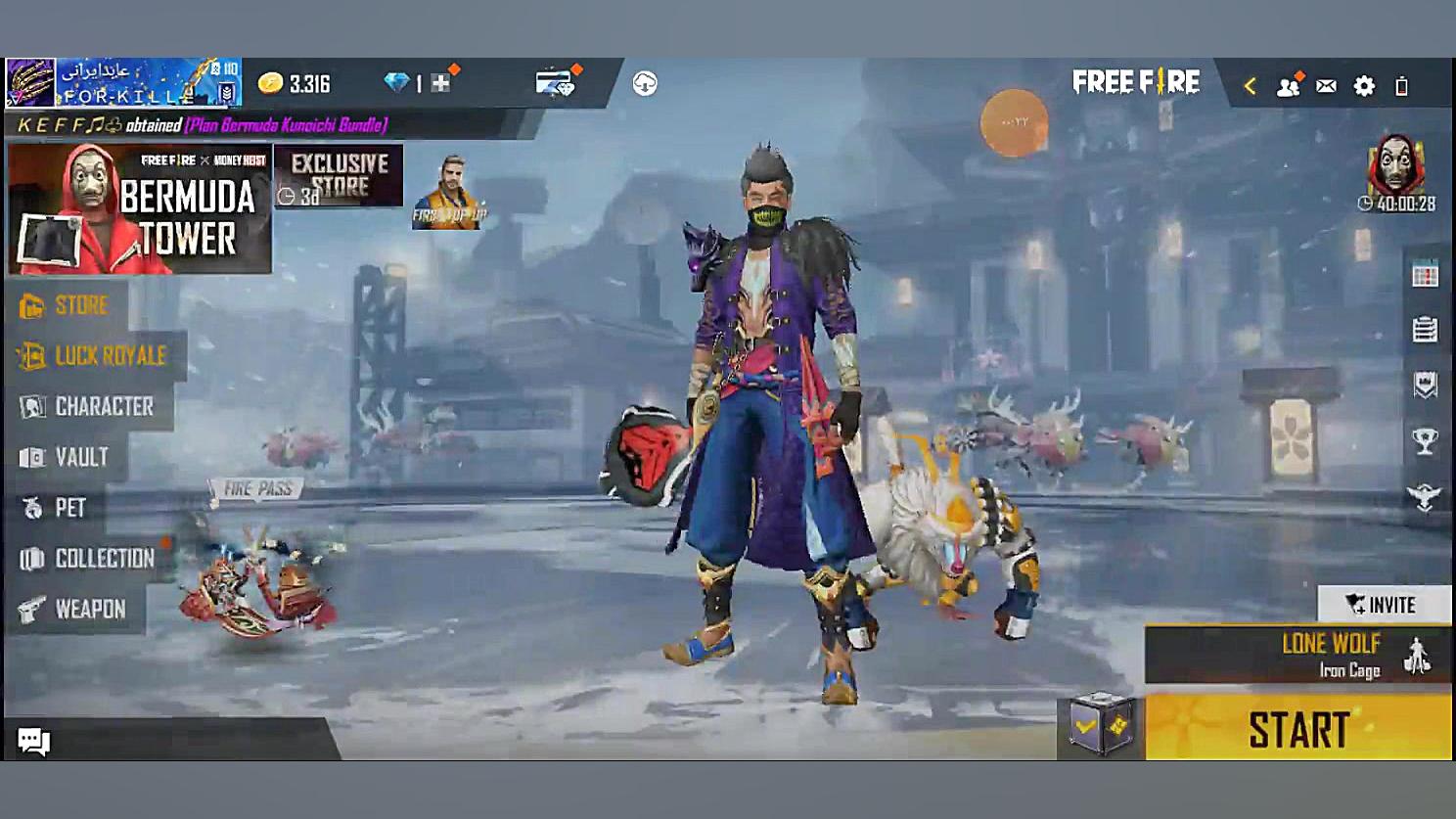Invite a friend to the lobby
The height and width of the screenshot is (819, 1456).
1382,605
